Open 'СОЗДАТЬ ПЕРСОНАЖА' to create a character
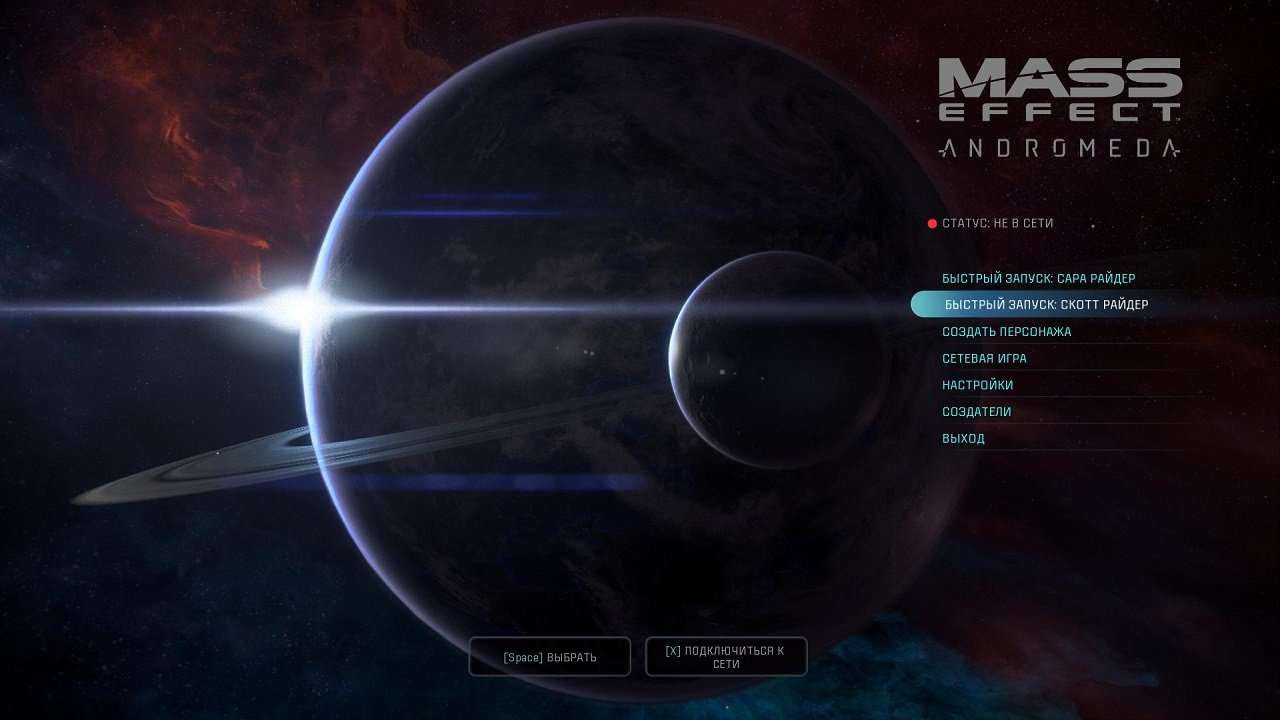This screenshot has width=1280, height=720. pos(1007,331)
